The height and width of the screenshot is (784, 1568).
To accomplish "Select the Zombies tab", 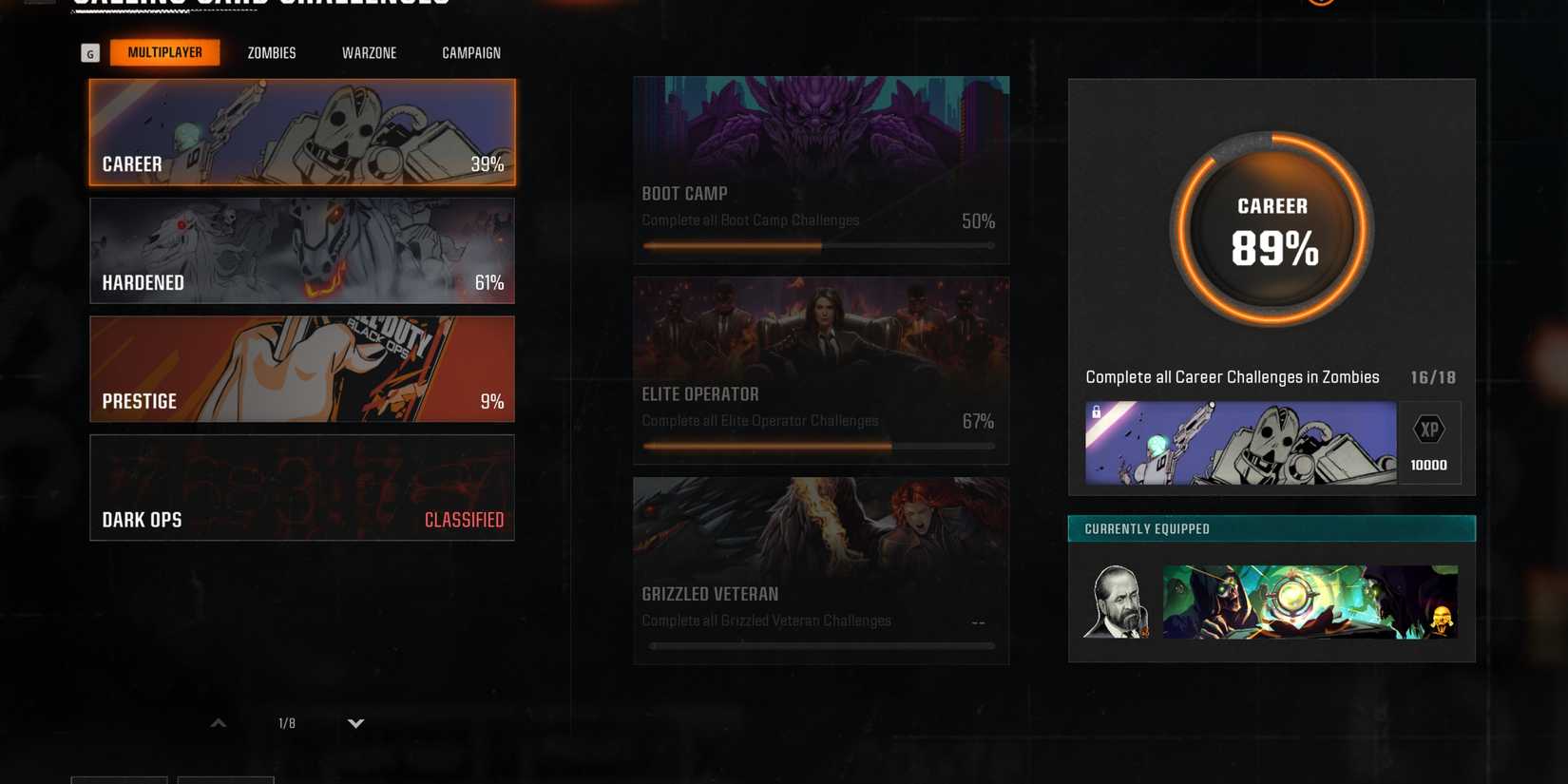I will pos(271,52).
